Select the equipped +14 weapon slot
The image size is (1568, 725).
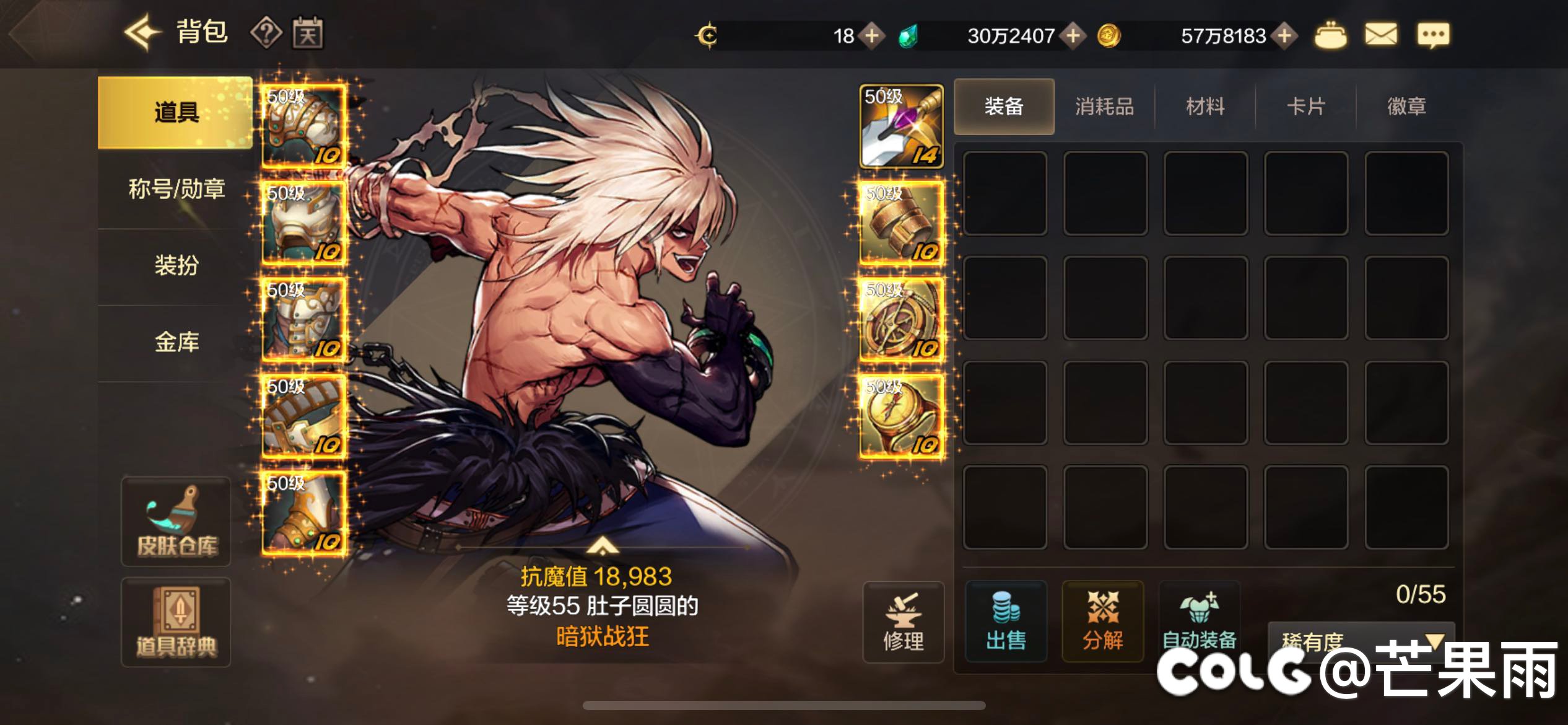pos(902,127)
